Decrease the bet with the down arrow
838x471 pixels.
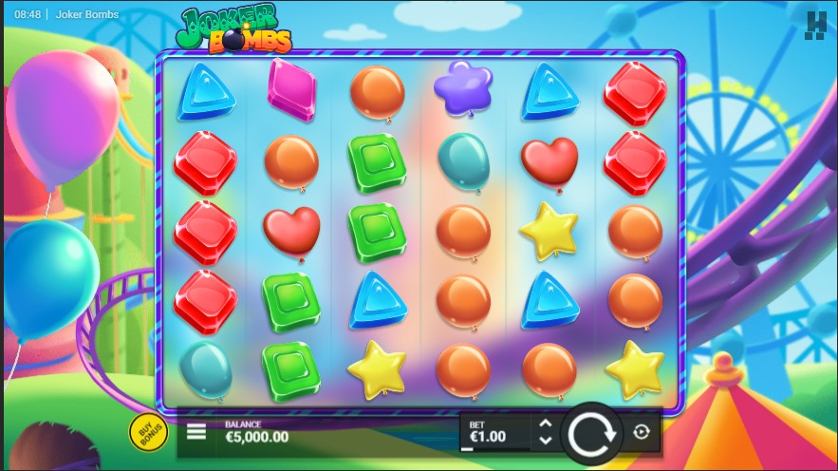pyautogui.click(x=545, y=440)
